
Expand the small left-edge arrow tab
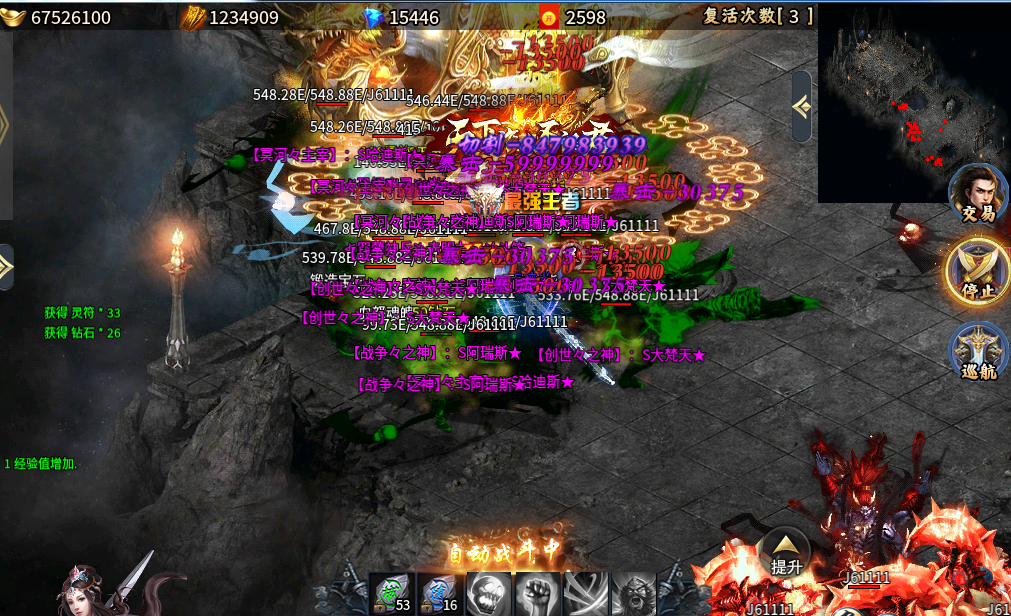[x=6, y=266]
